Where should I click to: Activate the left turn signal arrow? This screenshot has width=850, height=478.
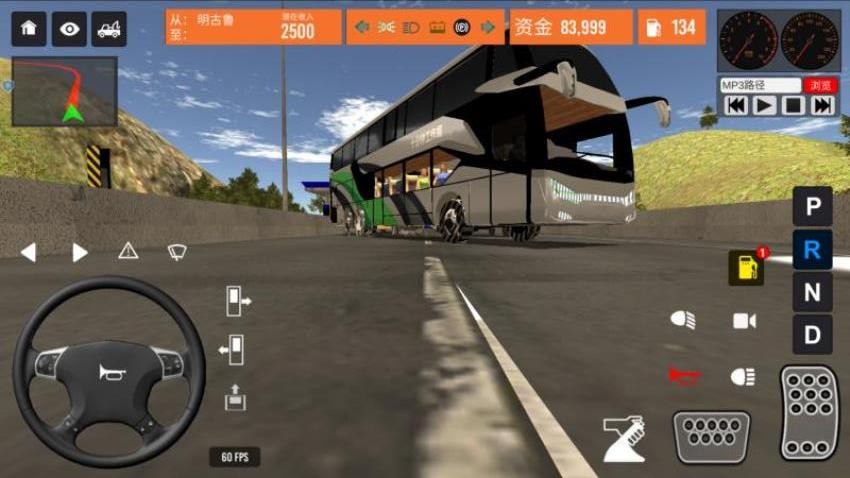(28, 252)
